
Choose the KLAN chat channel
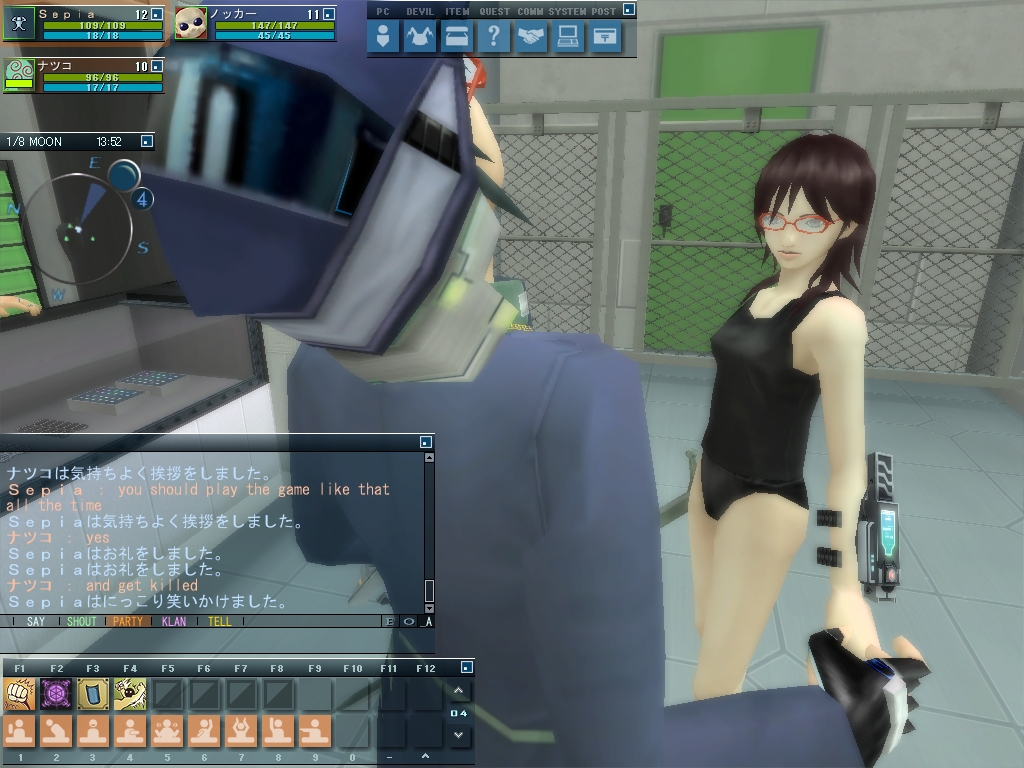tap(174, 621)
